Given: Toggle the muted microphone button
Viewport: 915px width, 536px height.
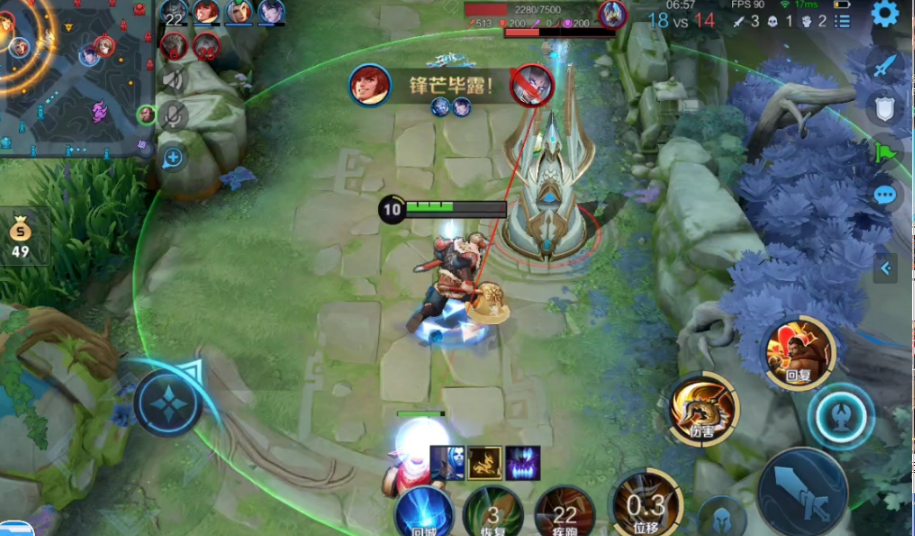Looking at the screenshot, I should click(x=173, y=117).
